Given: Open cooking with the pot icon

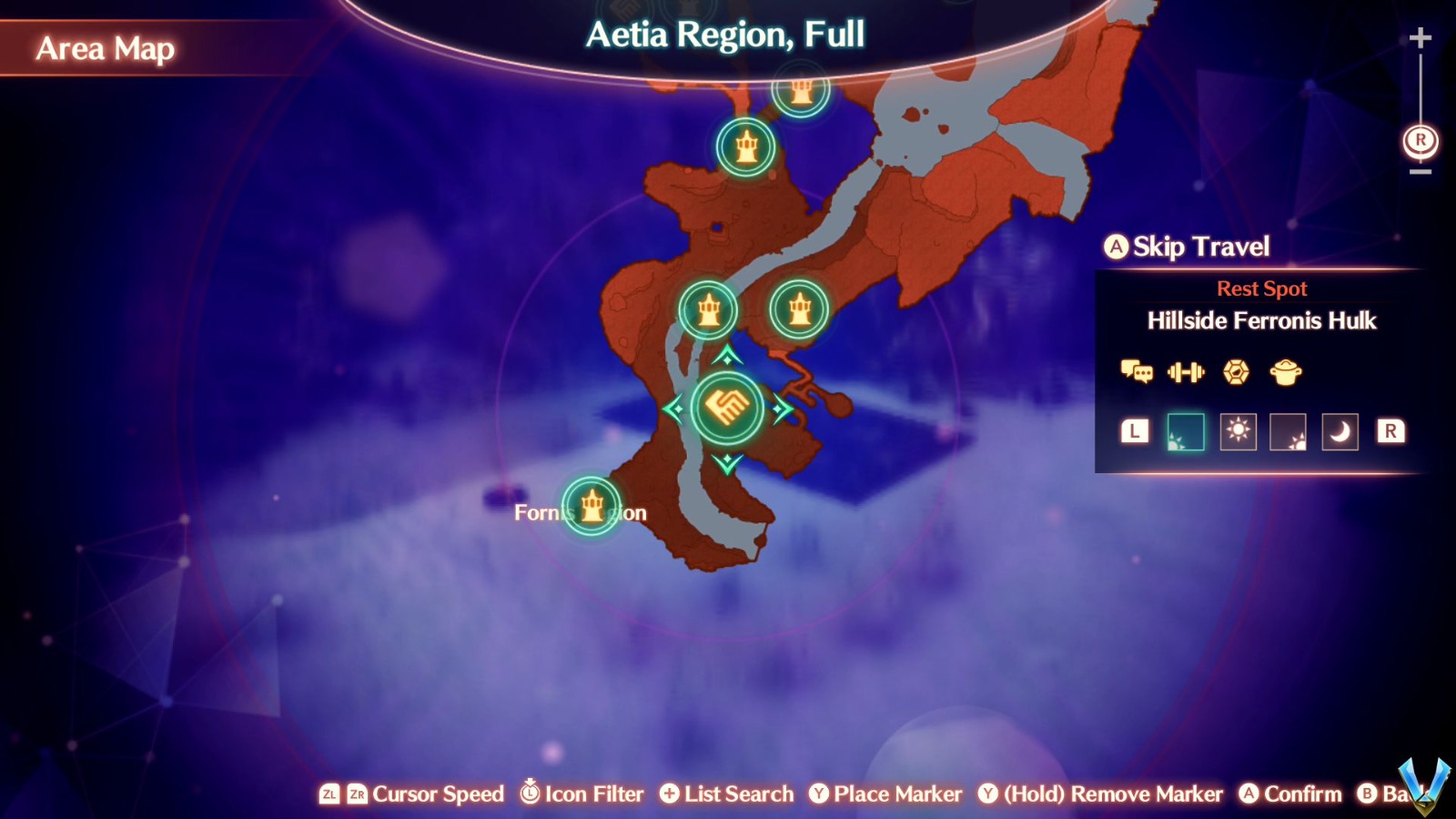Looking at the screenshot, I should point(1287,371).
